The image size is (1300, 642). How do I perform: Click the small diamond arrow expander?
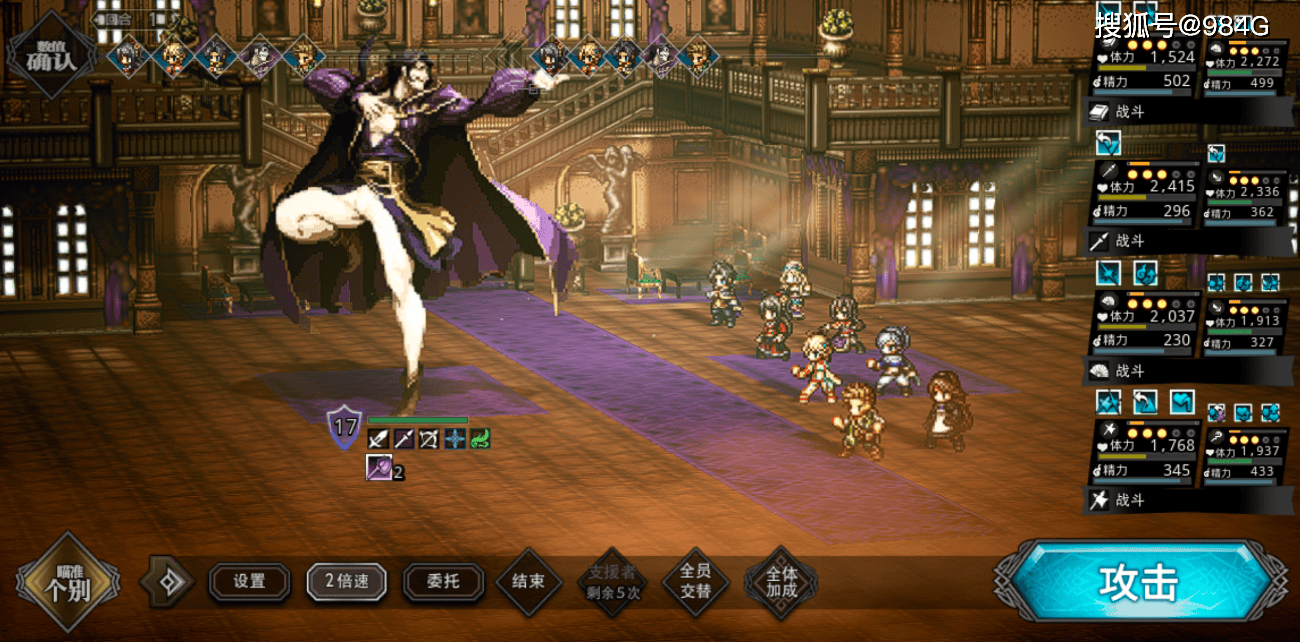(x=167, y=582)
